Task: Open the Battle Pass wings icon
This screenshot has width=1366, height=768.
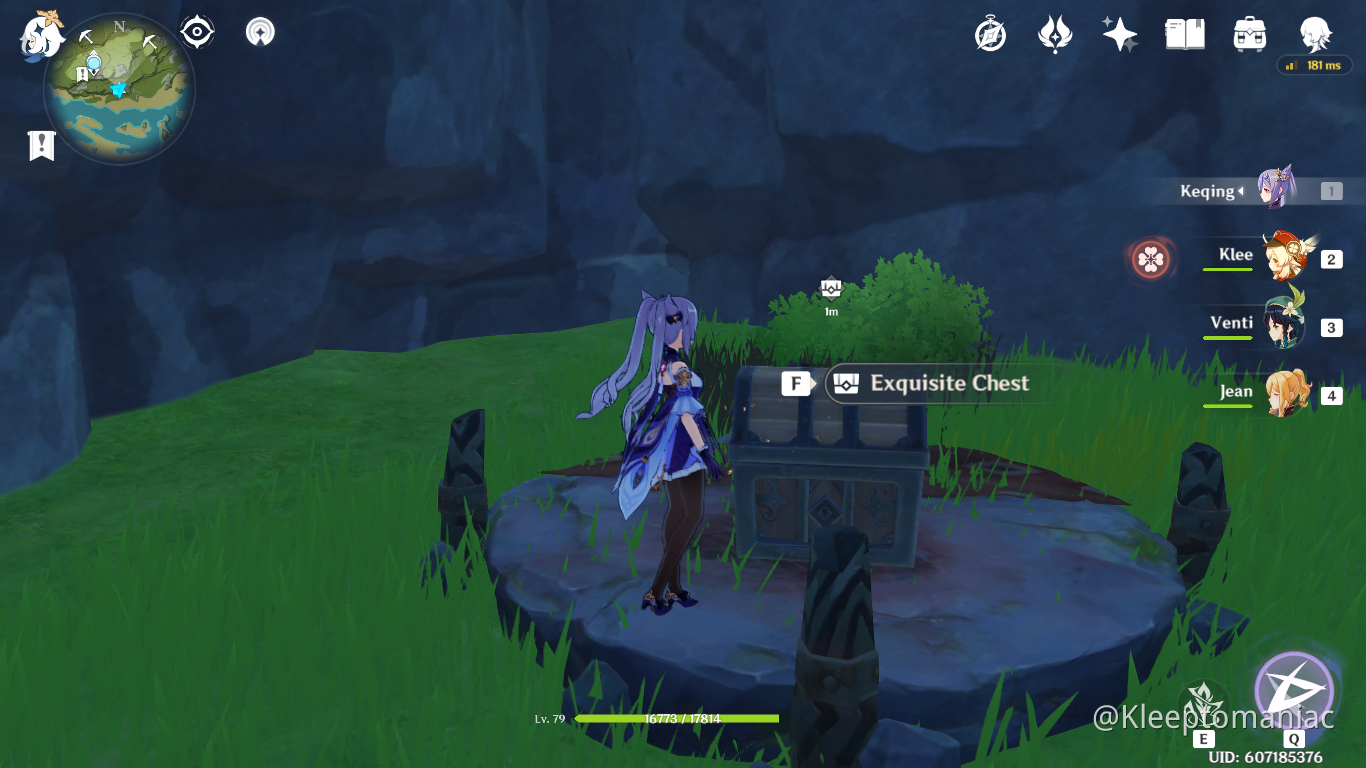Action: (x=1055, y=32)
